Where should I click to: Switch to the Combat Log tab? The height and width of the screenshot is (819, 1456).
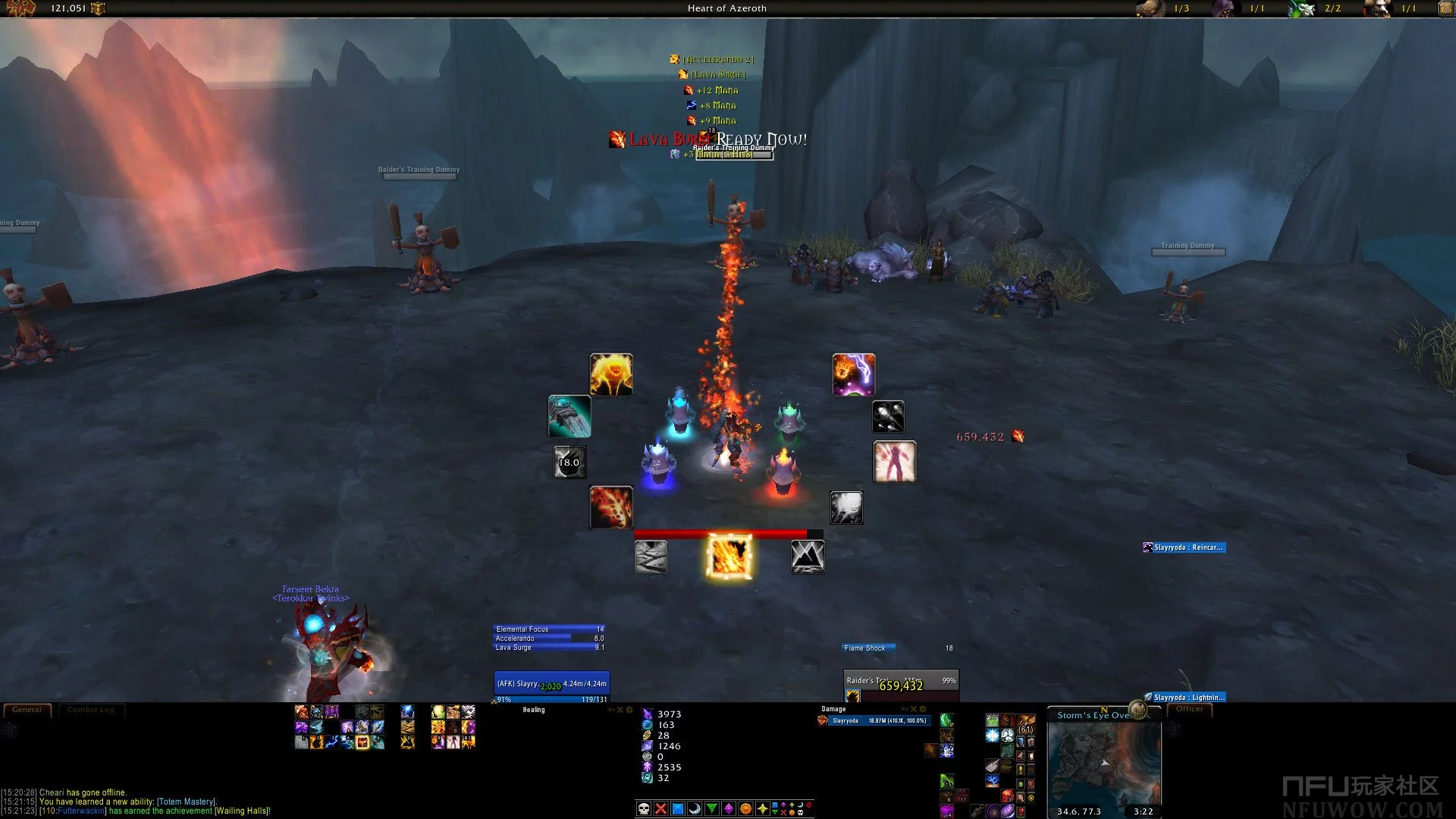[x=91, y=710]
